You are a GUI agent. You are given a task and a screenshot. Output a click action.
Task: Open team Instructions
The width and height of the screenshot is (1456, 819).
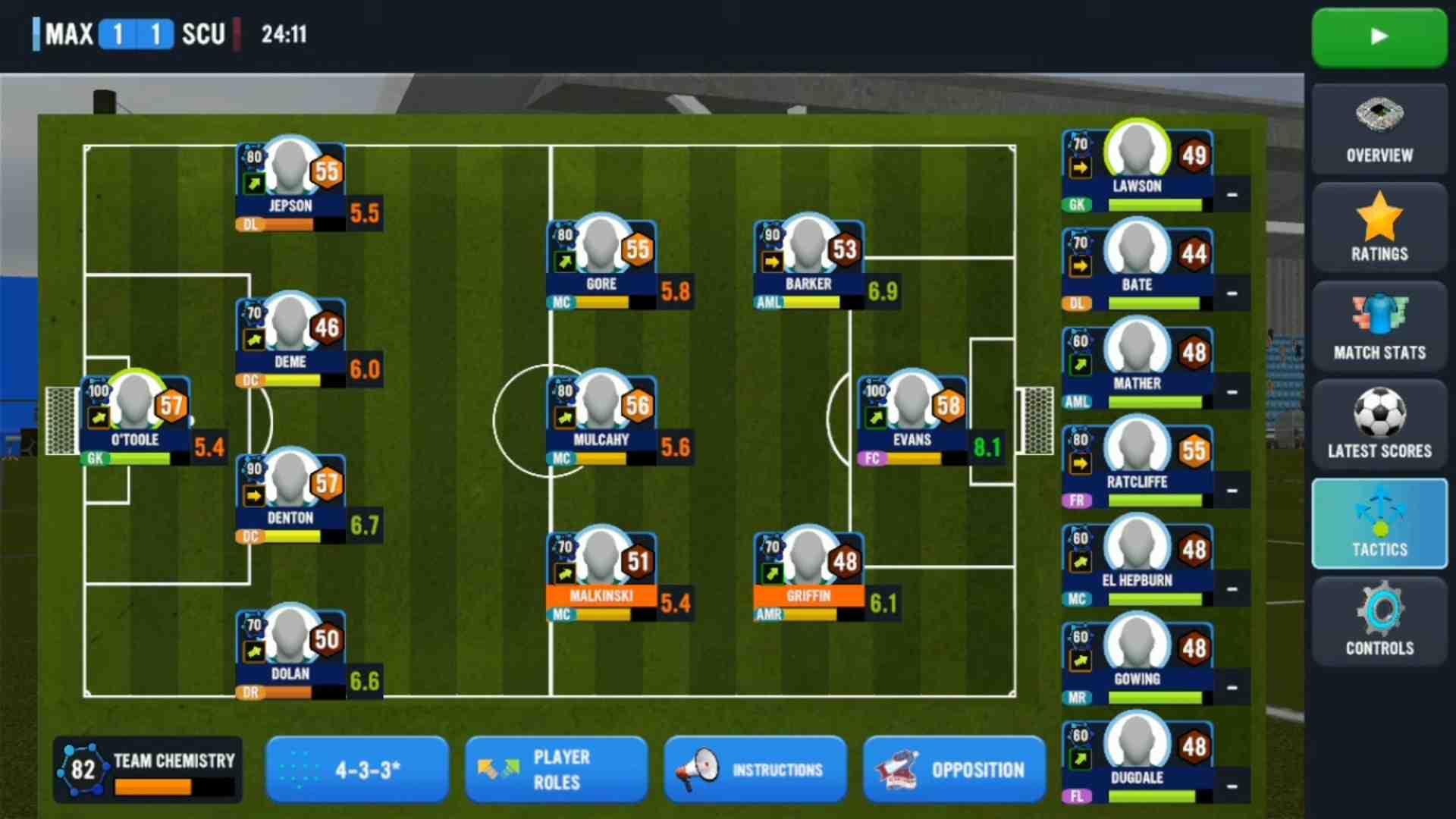755,770
